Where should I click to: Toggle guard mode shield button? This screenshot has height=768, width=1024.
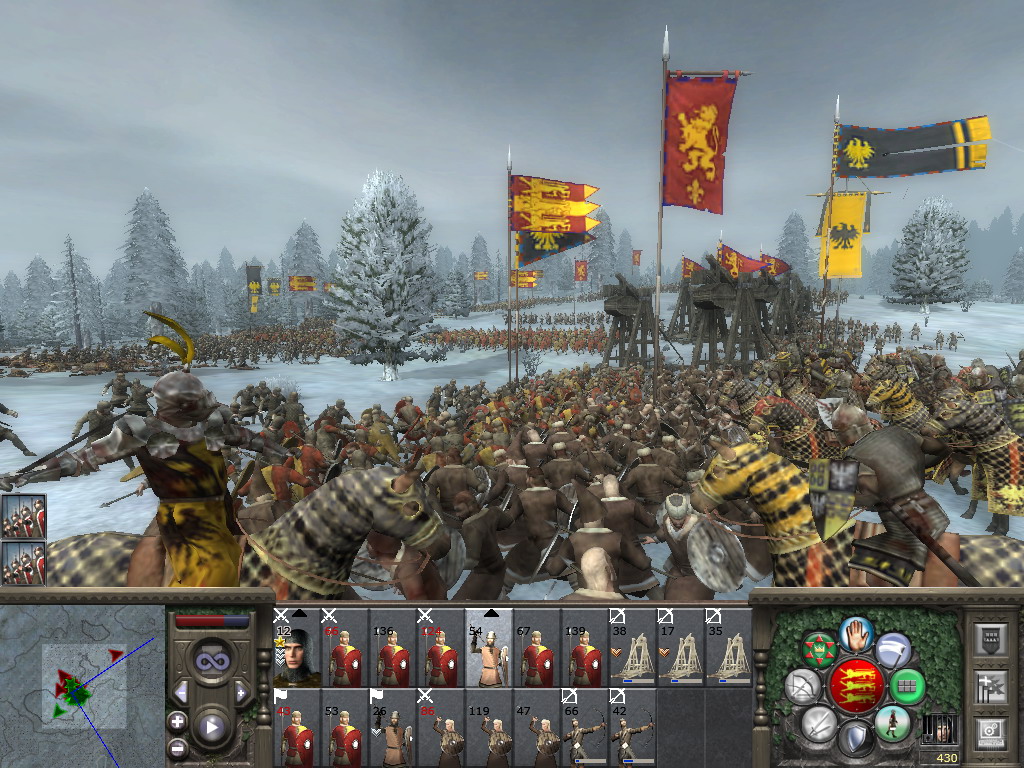856,740
